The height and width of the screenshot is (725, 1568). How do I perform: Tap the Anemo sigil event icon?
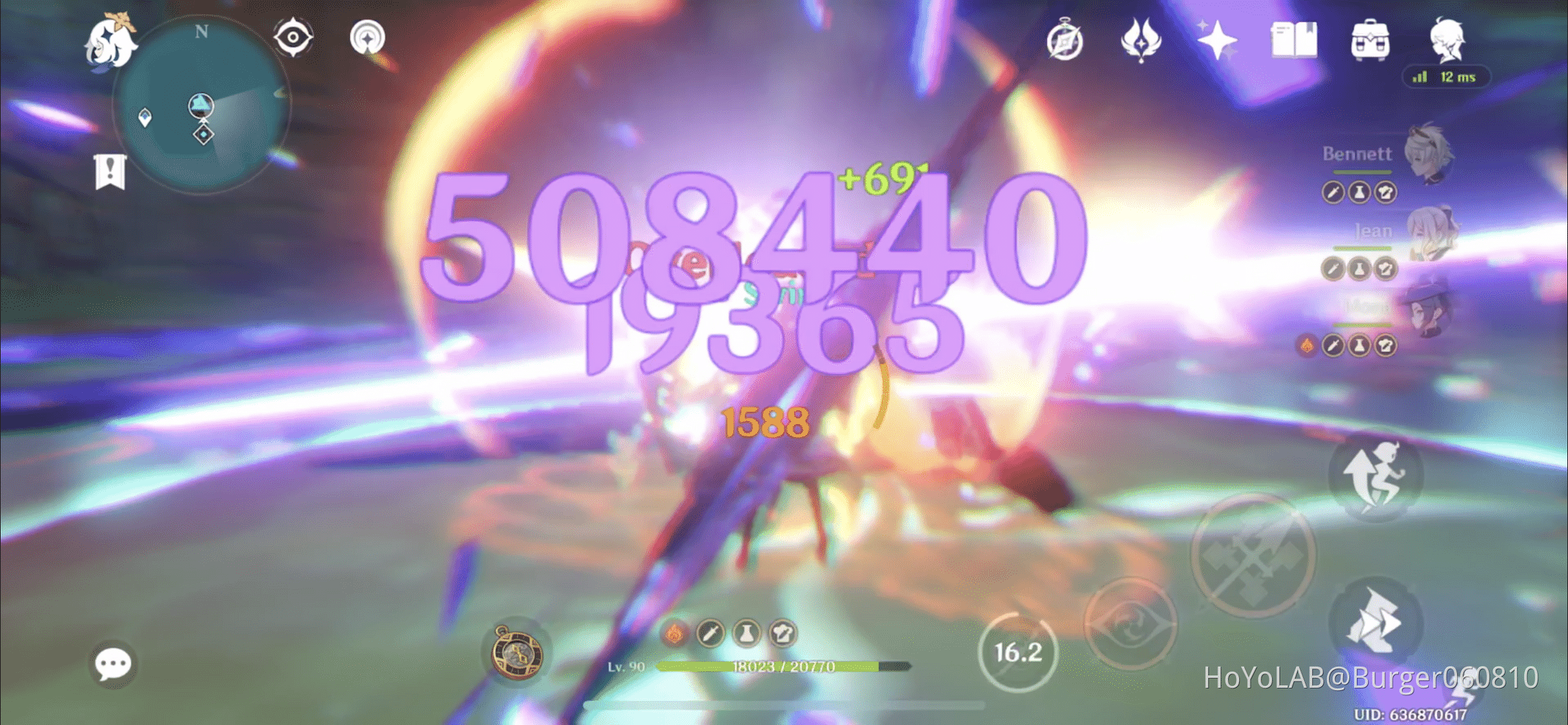(1140, 41)
